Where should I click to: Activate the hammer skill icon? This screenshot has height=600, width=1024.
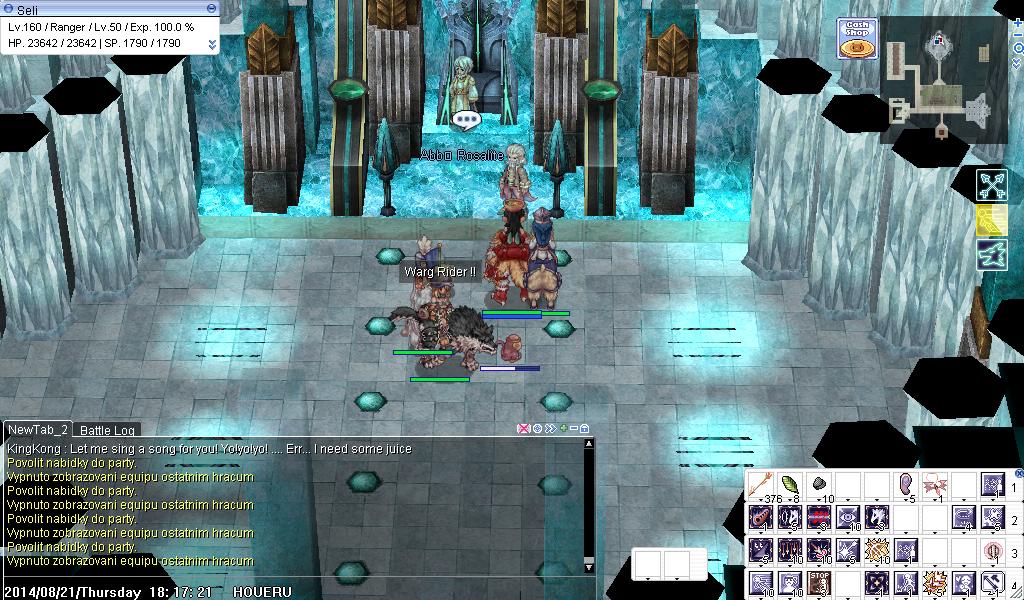pos(993,581)
